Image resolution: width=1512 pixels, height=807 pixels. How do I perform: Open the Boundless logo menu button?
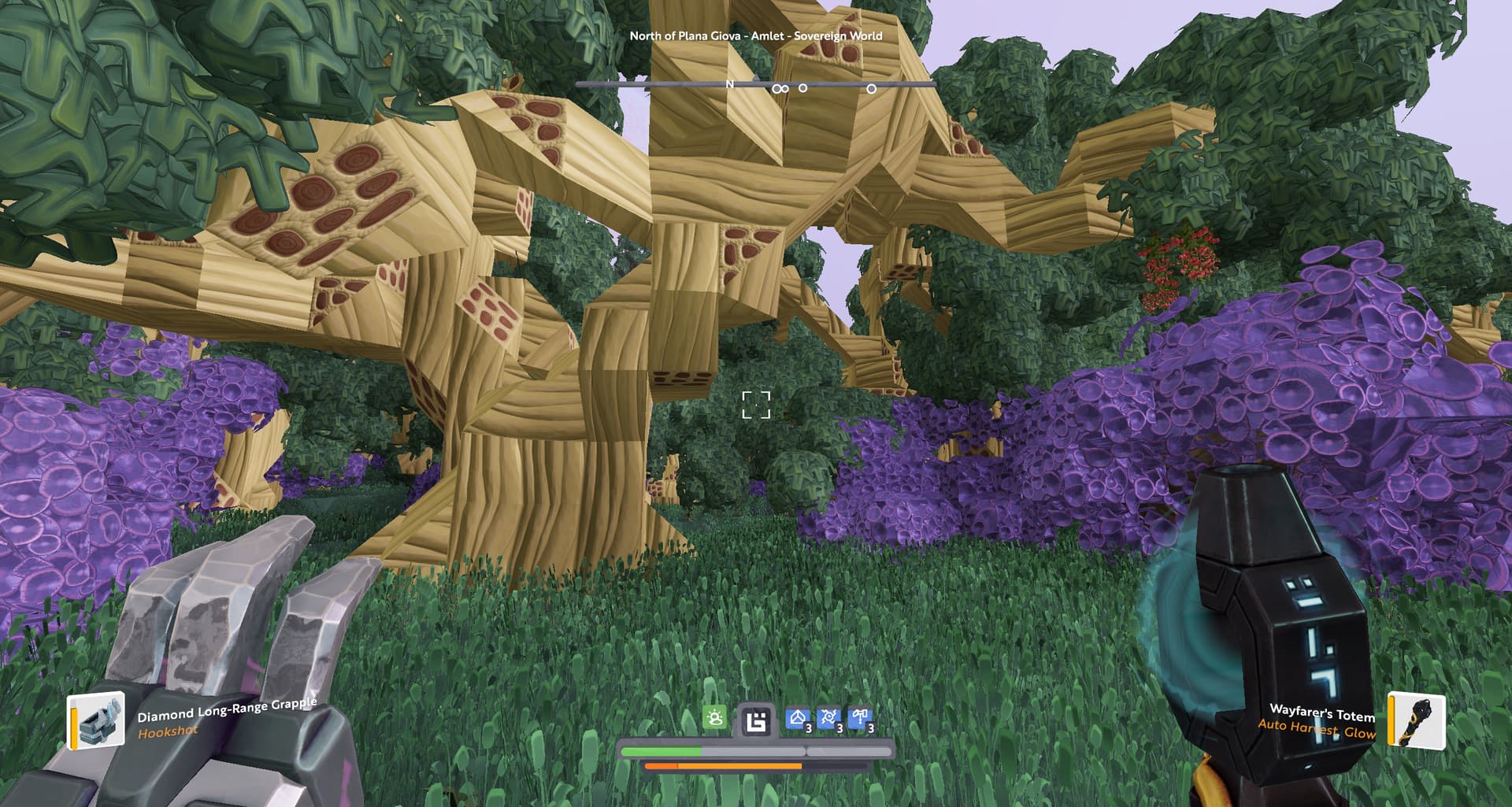[756, 721]
